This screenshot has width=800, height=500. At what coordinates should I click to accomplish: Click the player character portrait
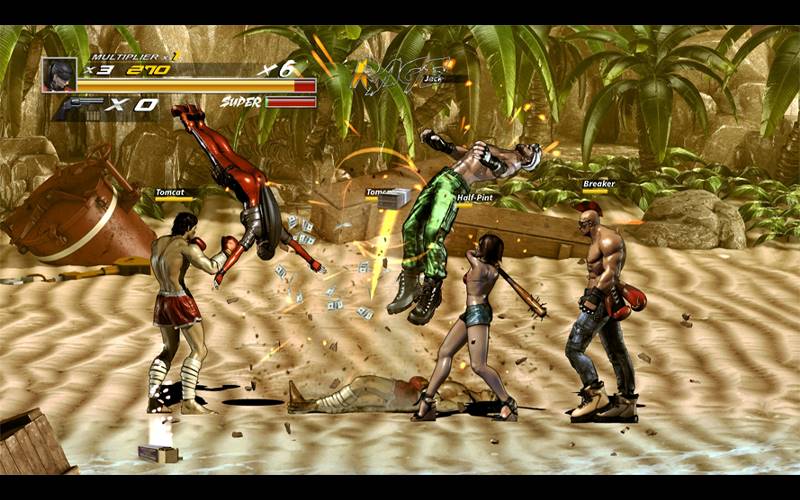tap(58, 74)
